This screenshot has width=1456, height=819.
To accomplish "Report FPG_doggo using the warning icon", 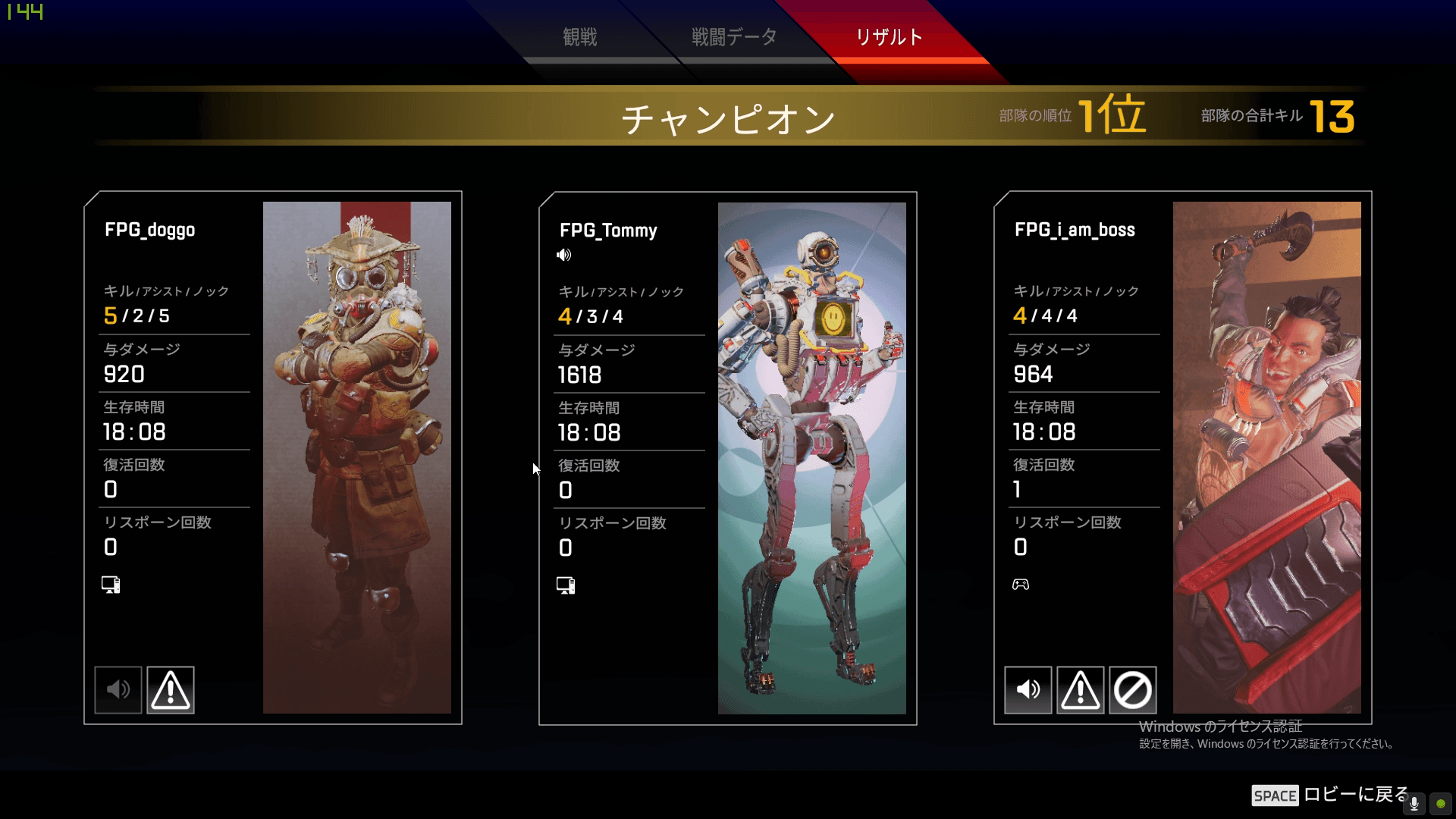I will (x=170, y=689).
